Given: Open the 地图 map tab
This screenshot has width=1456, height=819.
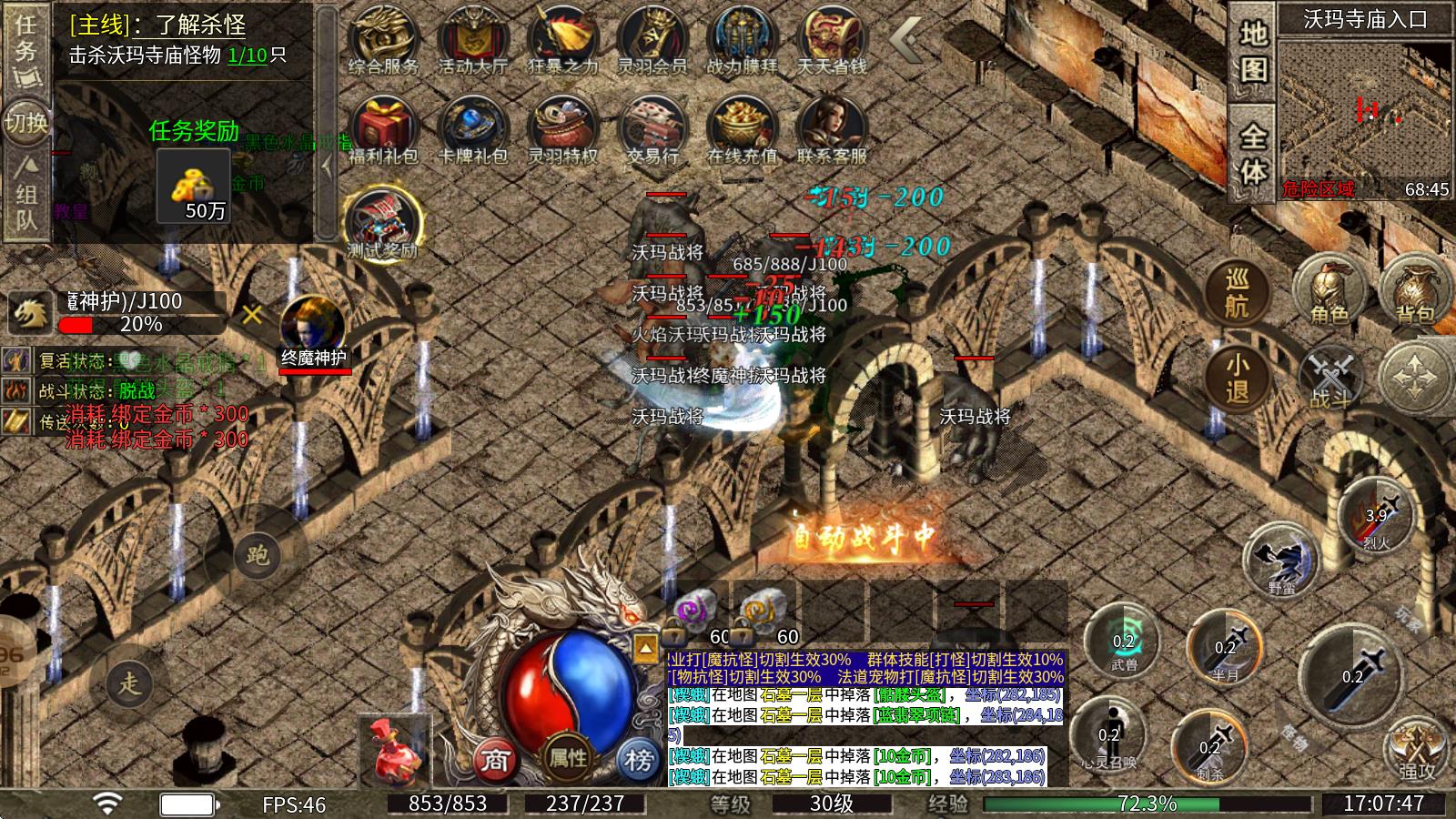Looking at the screenshot, I should point(1253,52).
